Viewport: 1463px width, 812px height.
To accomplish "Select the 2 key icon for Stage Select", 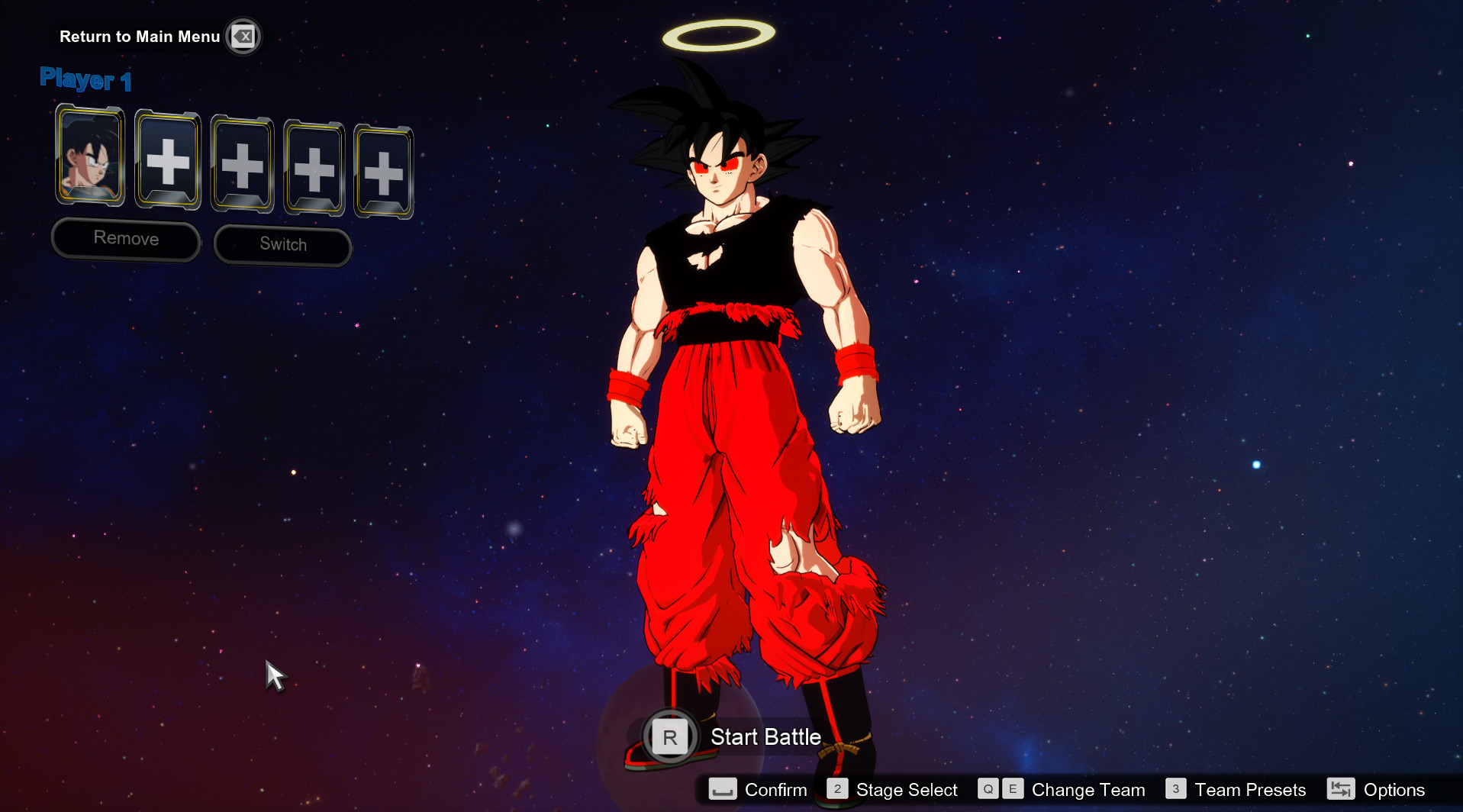I will click(x=837, y=790).
